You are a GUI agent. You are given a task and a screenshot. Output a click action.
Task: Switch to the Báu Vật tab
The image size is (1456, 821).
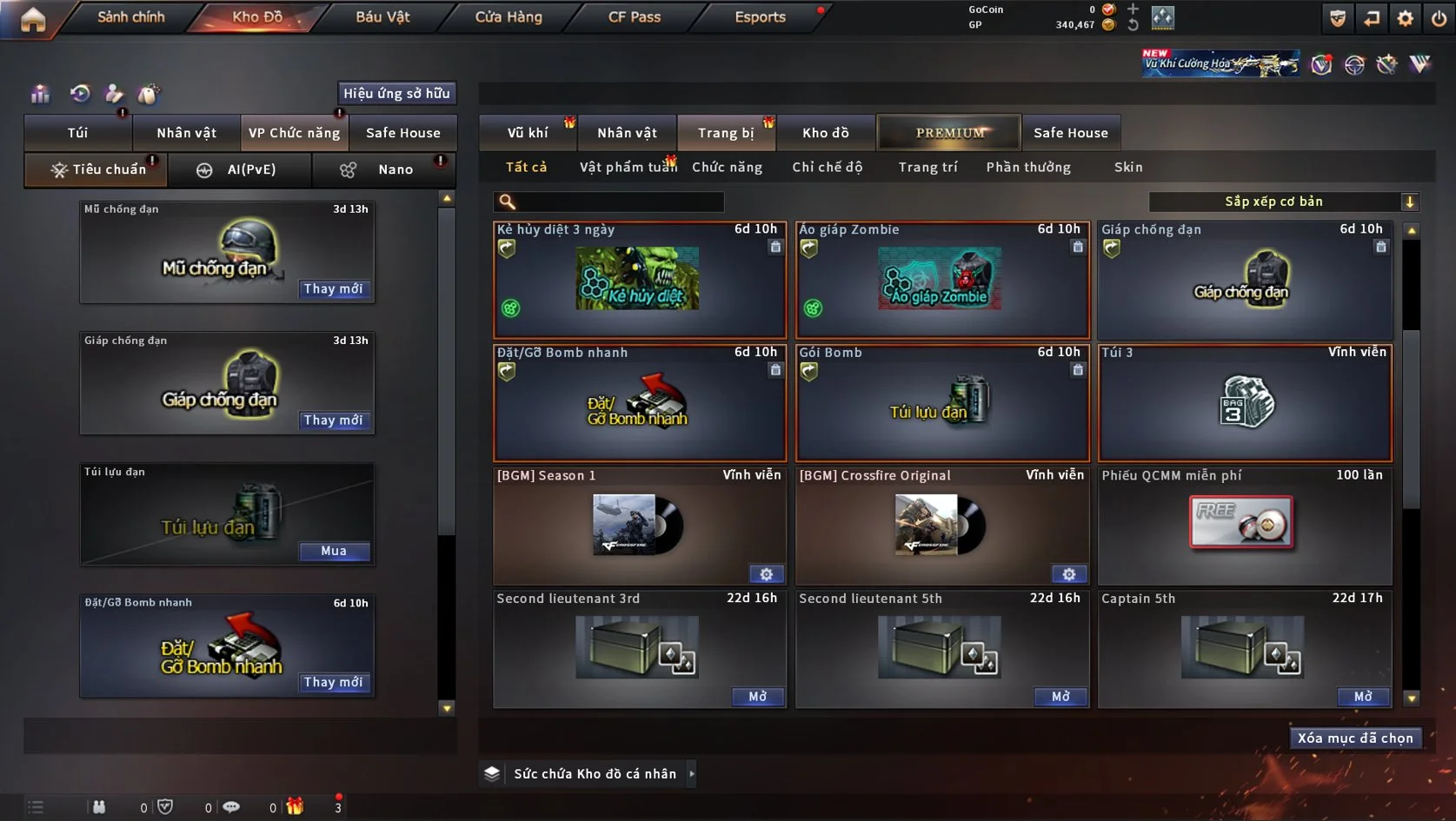(x=382, y=17)
